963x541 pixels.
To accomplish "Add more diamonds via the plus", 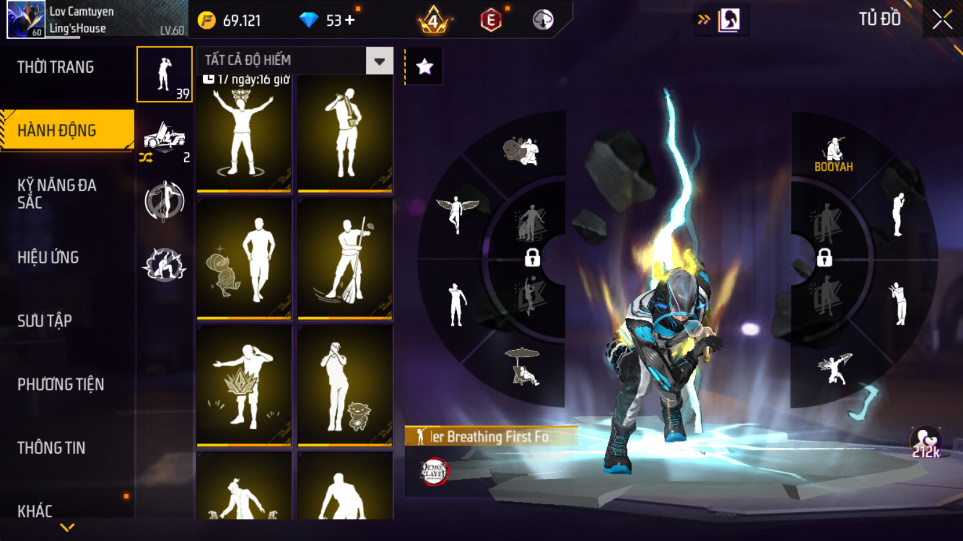I will tap(349, 20).
